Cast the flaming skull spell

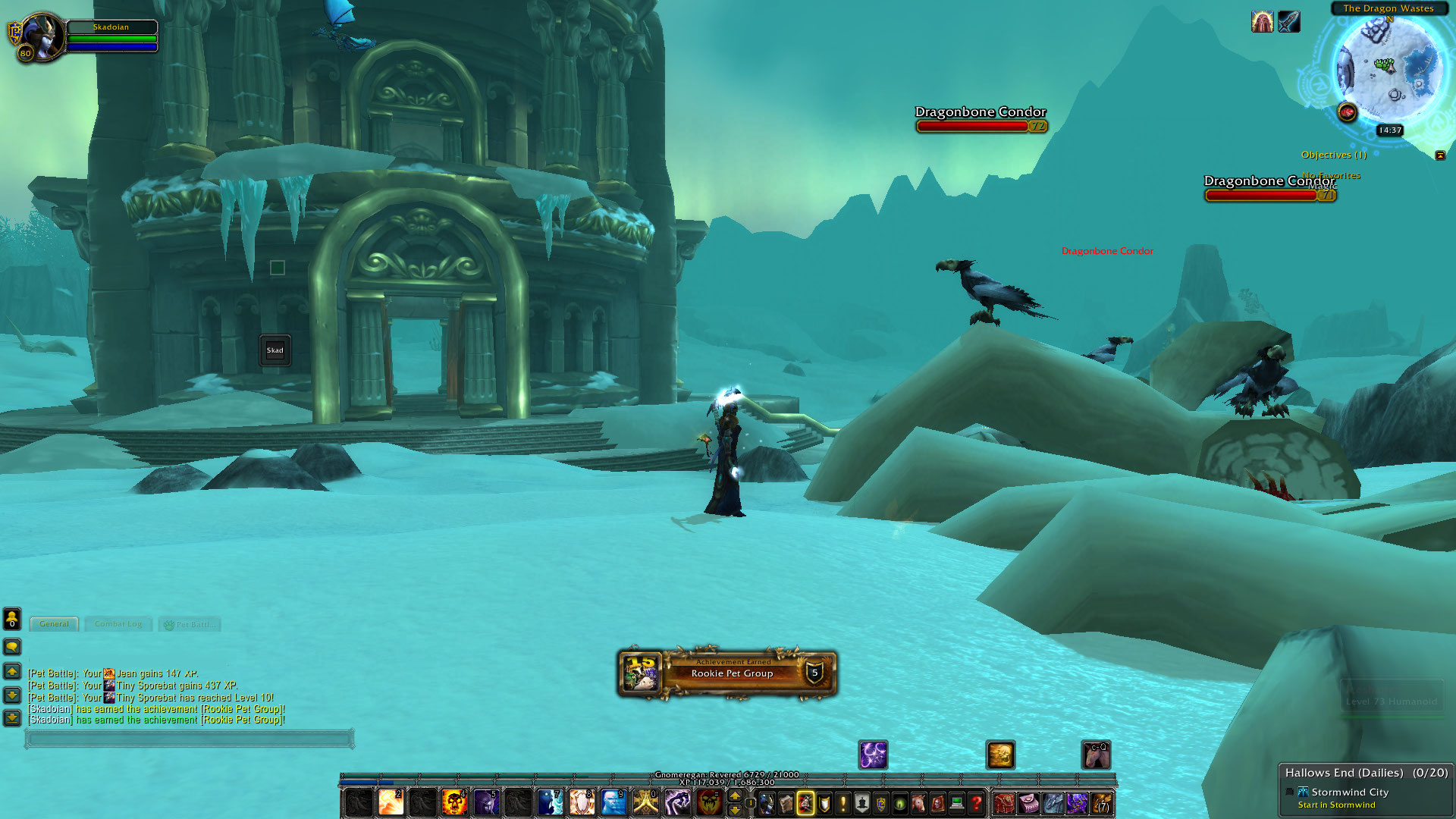pos(454,802)
